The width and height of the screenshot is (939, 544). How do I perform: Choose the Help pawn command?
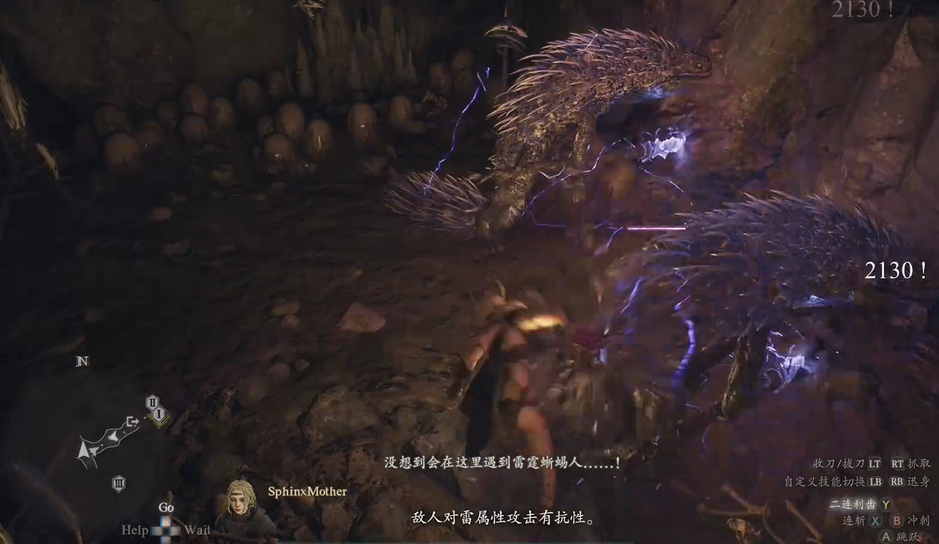pos(135,529)
